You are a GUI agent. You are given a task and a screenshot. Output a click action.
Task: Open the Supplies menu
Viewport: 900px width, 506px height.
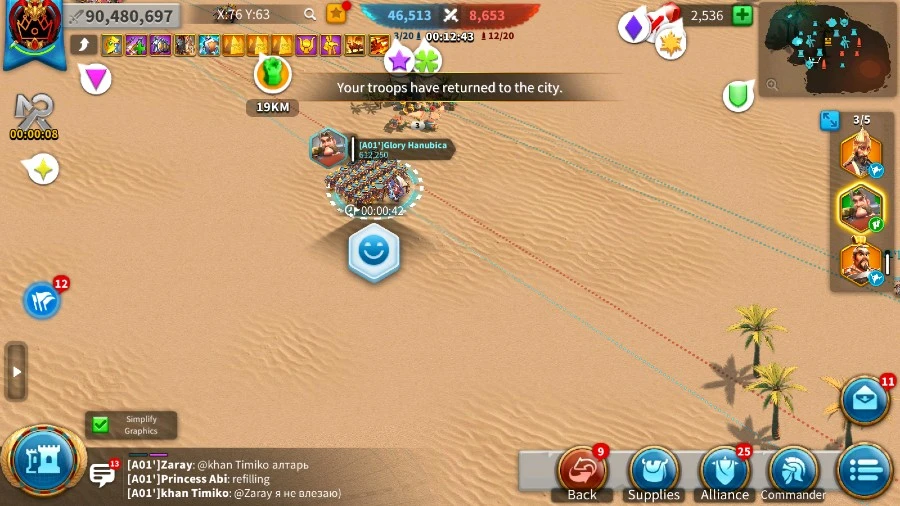(x=653, y=471)
